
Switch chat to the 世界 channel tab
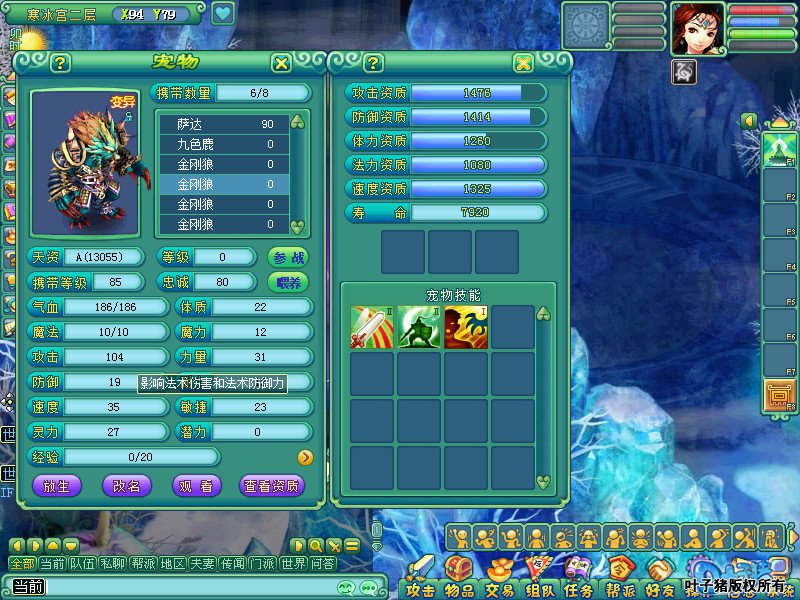pos(293,564)
